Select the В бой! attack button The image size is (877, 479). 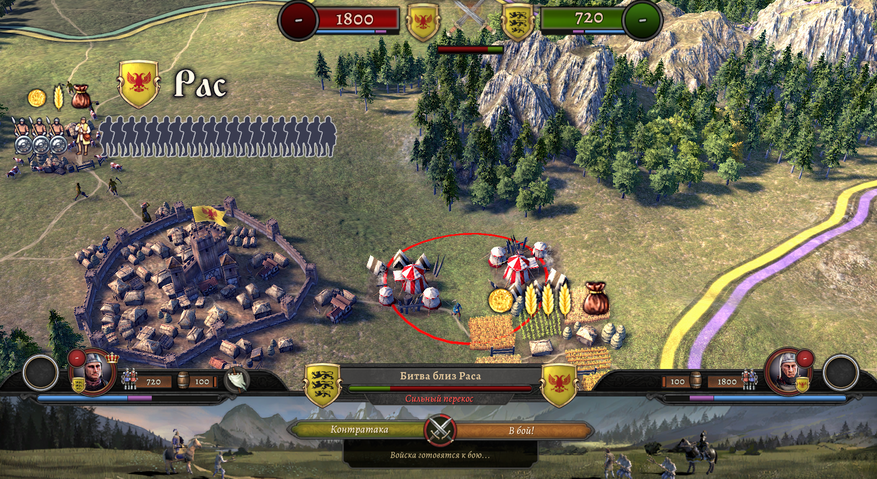(x=521, y=429)
